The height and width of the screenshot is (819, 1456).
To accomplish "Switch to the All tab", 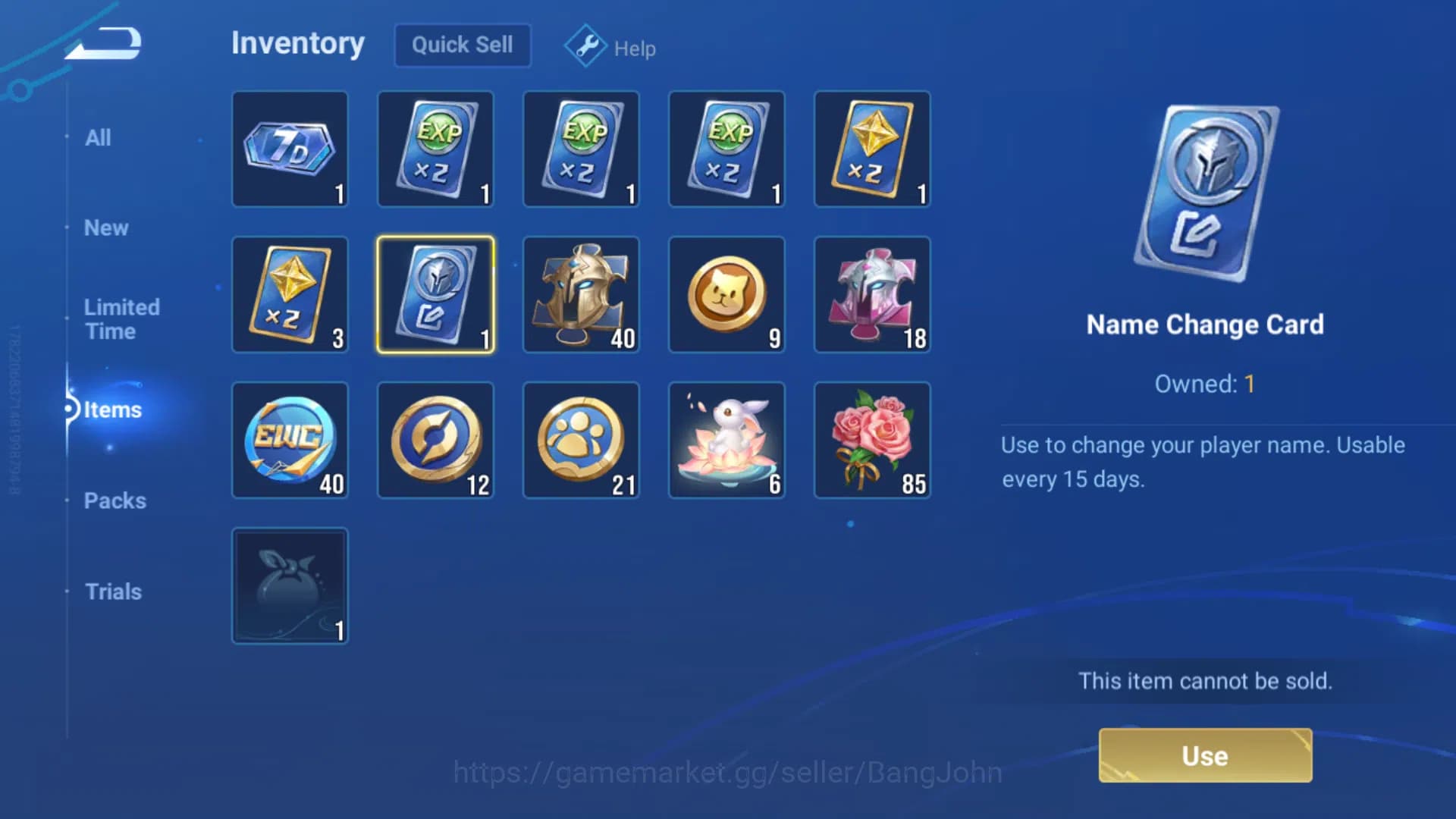I will coord(98,137).
